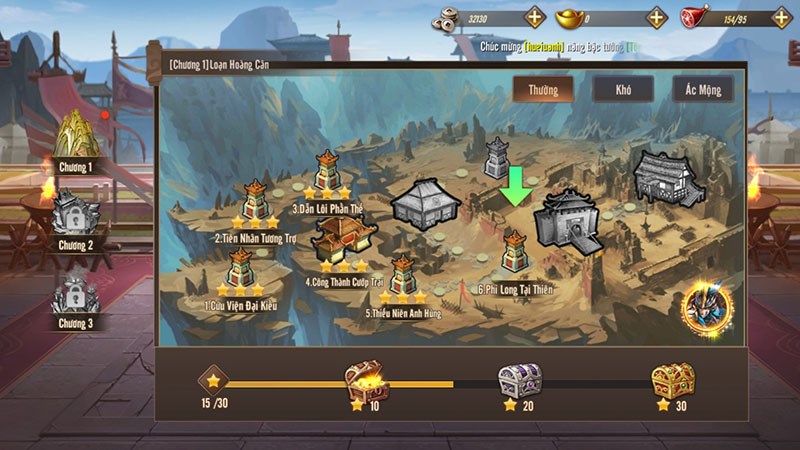Claim the 10-star treasure chest

point(362,381)
